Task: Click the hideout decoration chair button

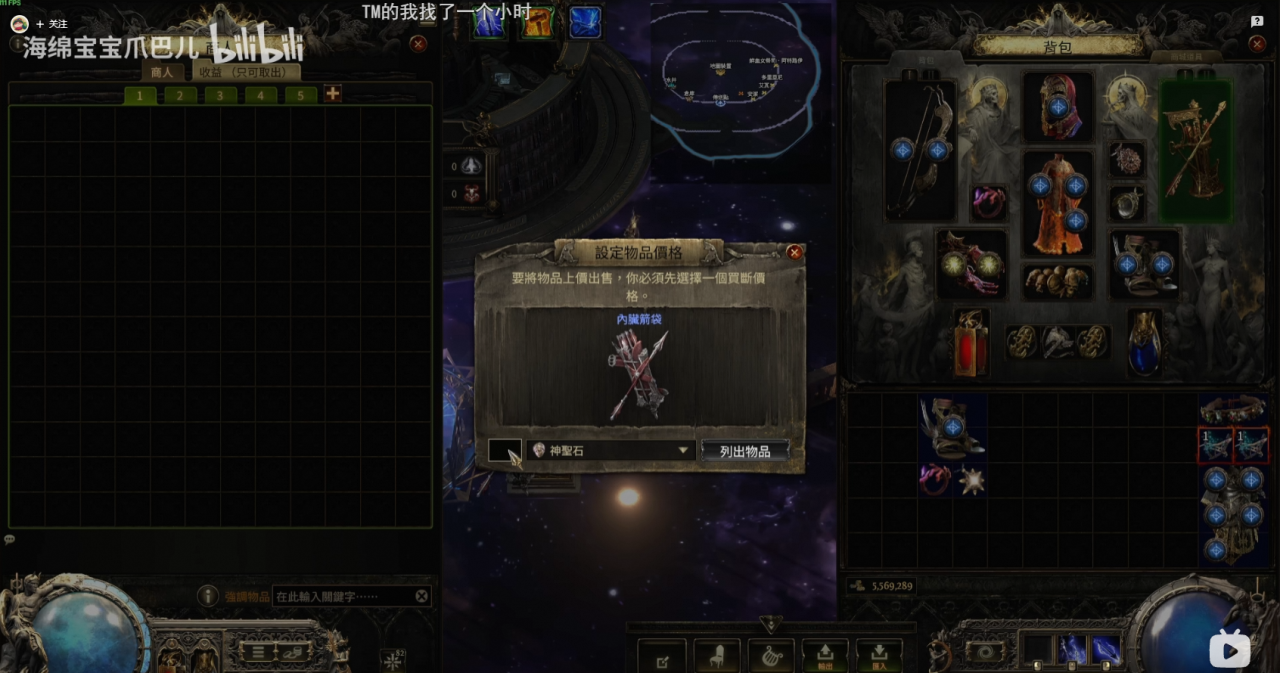Action: [x=716, y=657]
